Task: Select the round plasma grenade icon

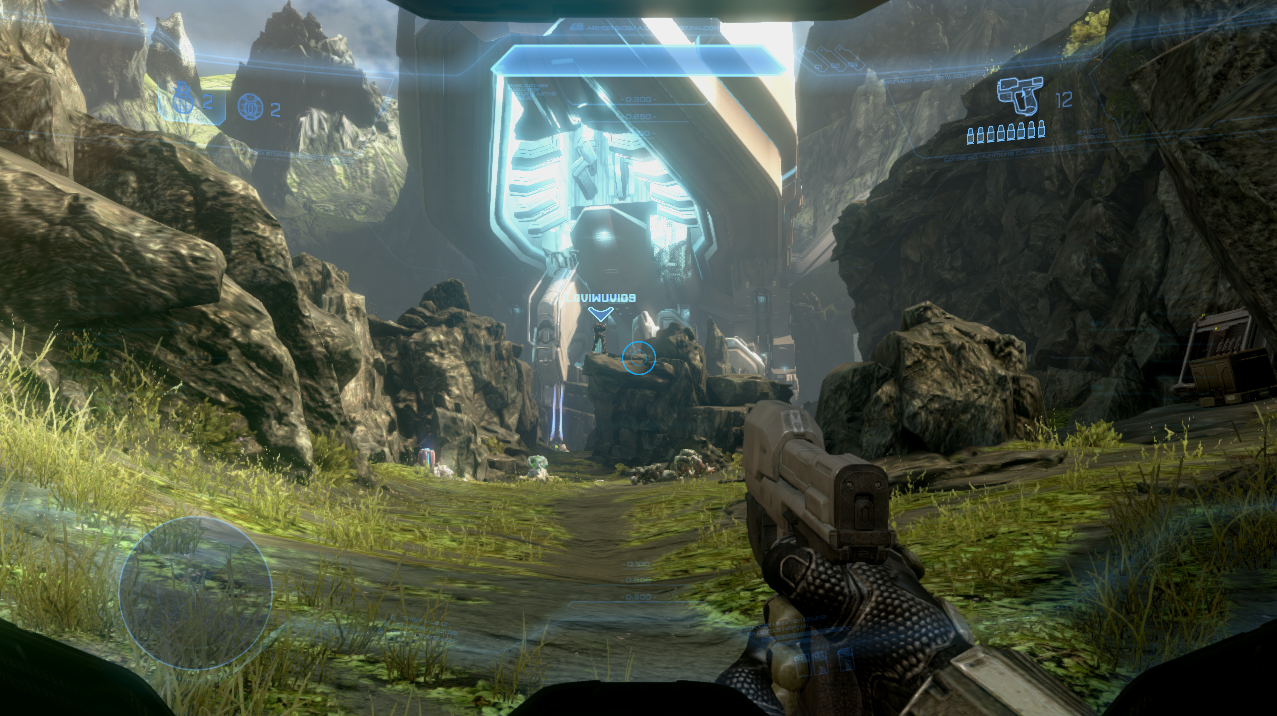Action: point(250,106)
